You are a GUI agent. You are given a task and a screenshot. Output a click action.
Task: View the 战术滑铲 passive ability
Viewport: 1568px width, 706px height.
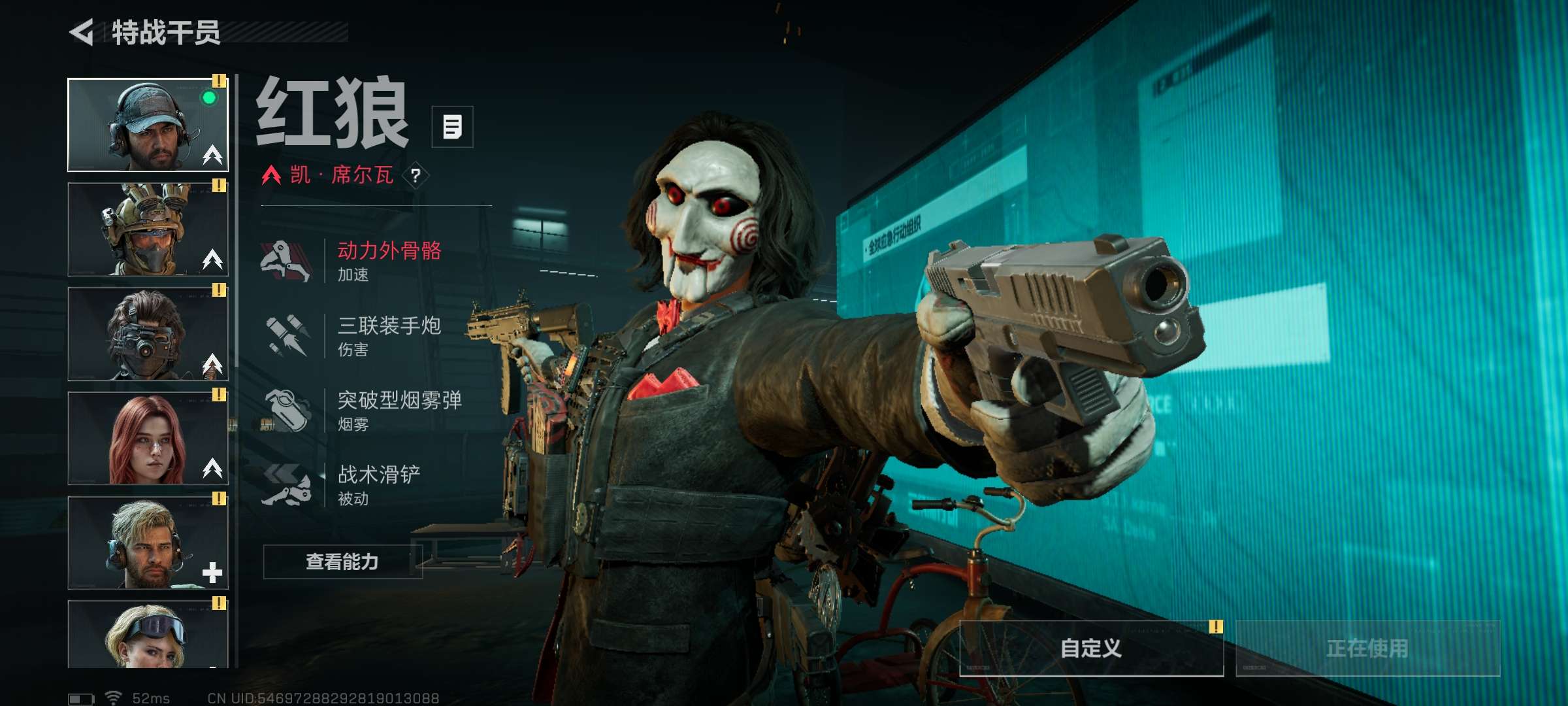coord(379,484)
